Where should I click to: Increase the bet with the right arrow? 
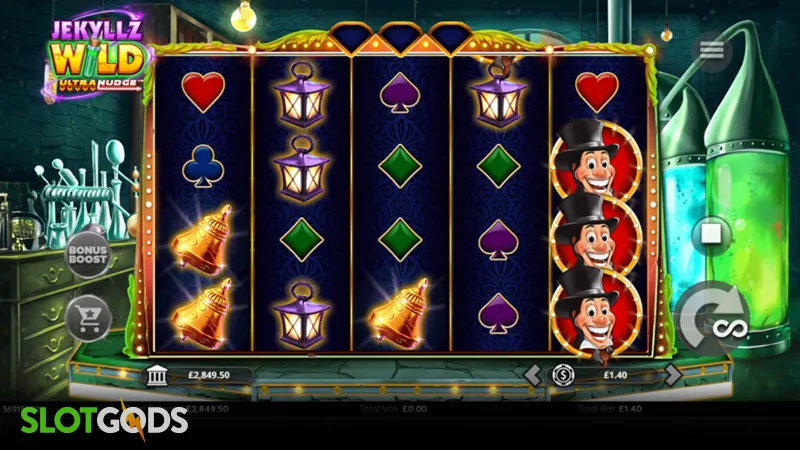point(673,375)
